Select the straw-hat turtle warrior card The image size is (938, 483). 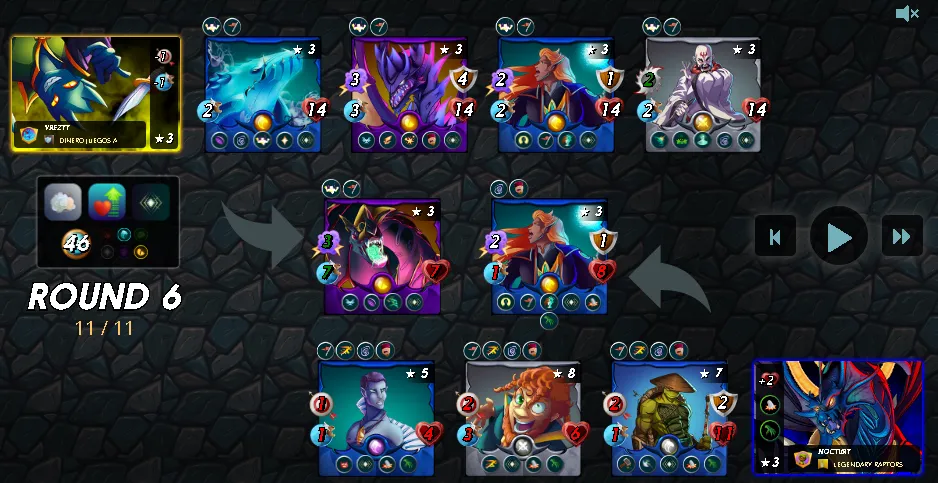pos(670,417)
